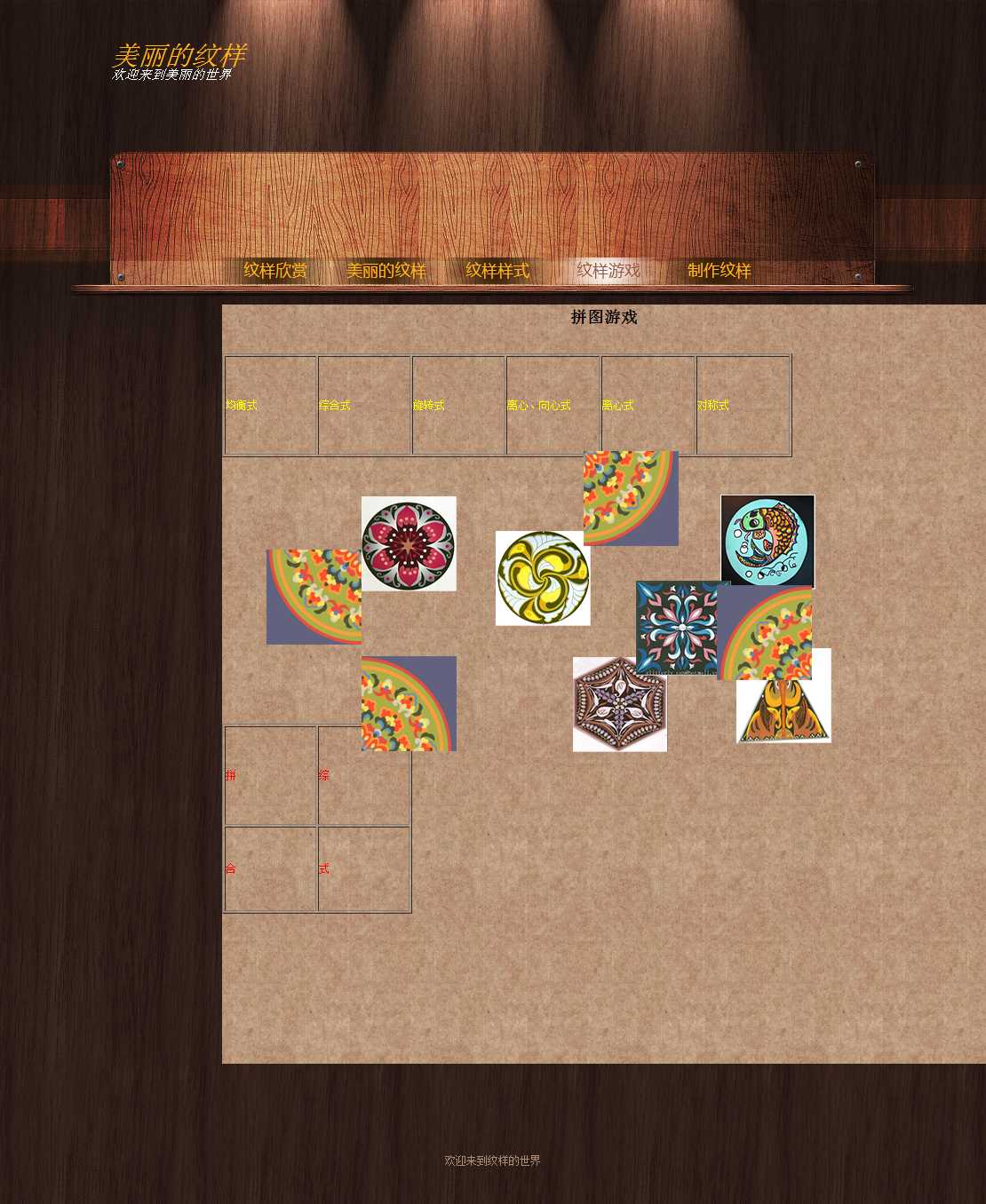Choose the 综合式 category cell
The height and width of the screenshot is (1204, 986).
[x=364, y=406]
